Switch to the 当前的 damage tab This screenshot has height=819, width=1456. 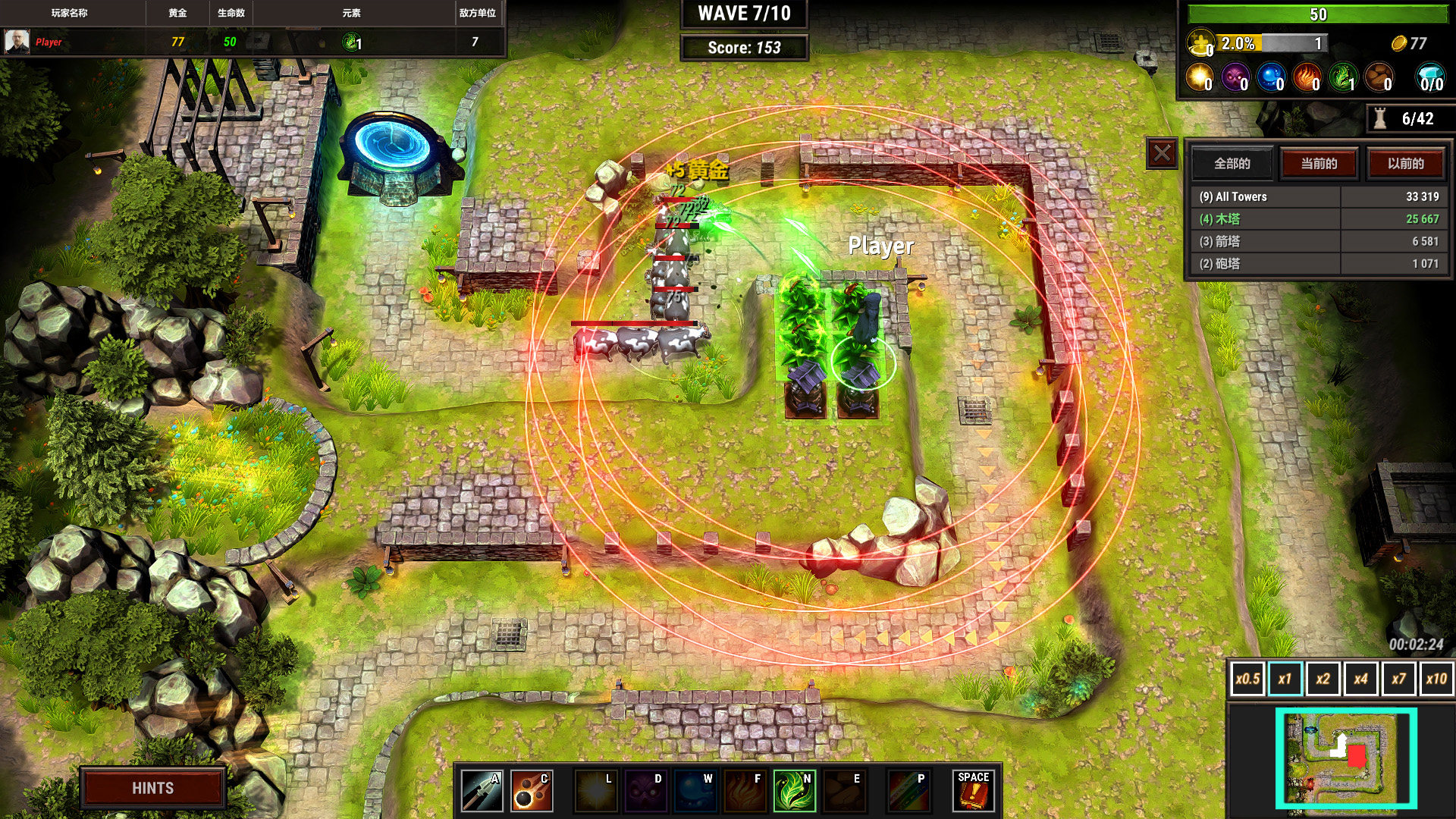click(x=1319, y=164)
